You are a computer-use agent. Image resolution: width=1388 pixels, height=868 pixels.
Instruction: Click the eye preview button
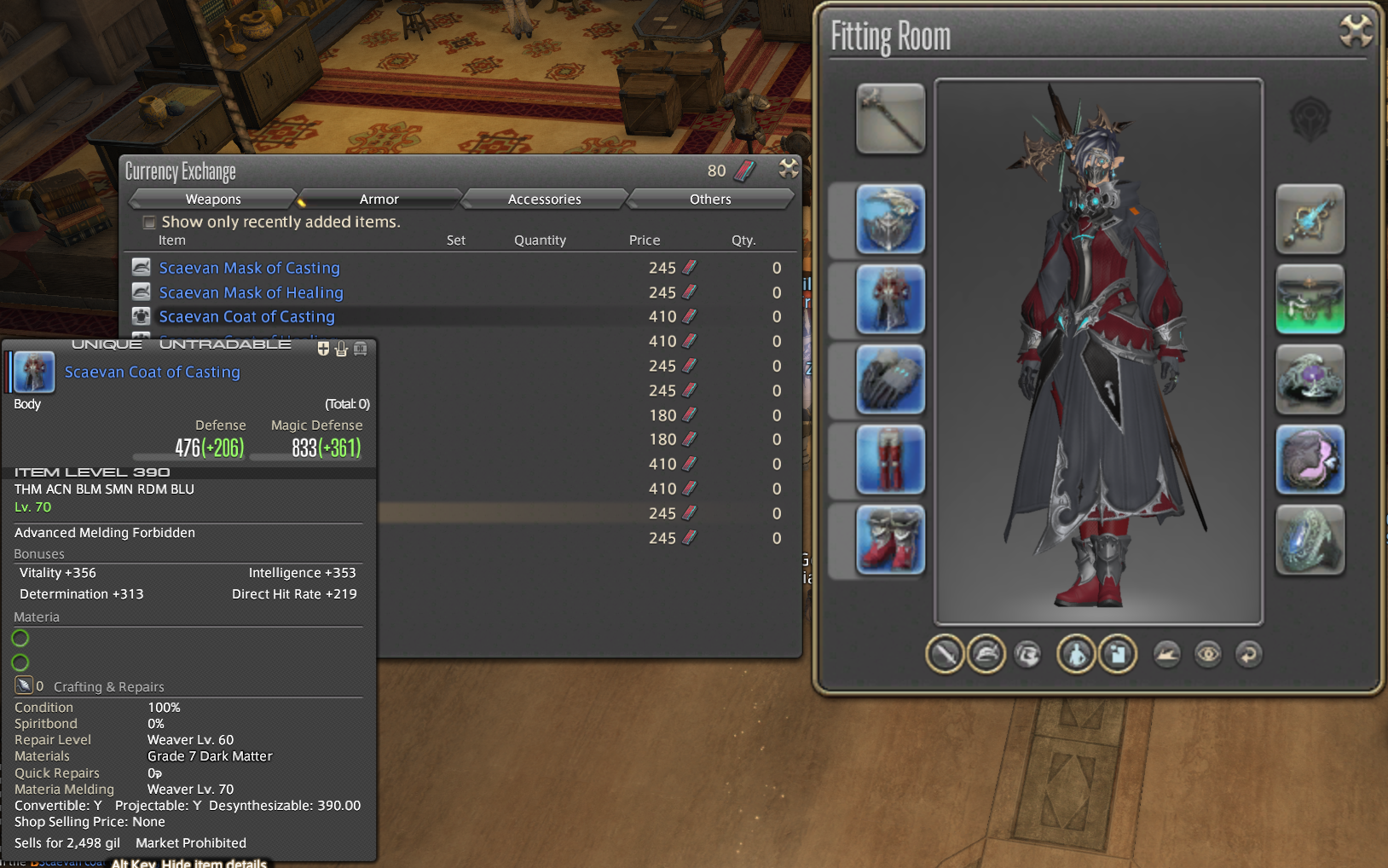pos(1207,655)
